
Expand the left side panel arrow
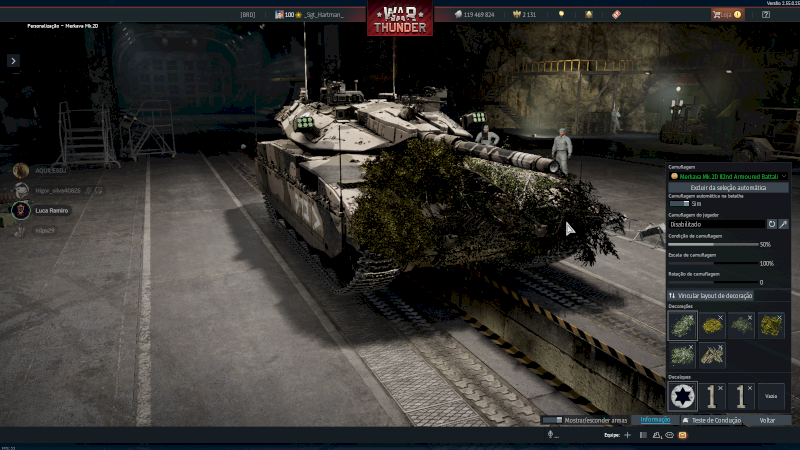point(13,61)
